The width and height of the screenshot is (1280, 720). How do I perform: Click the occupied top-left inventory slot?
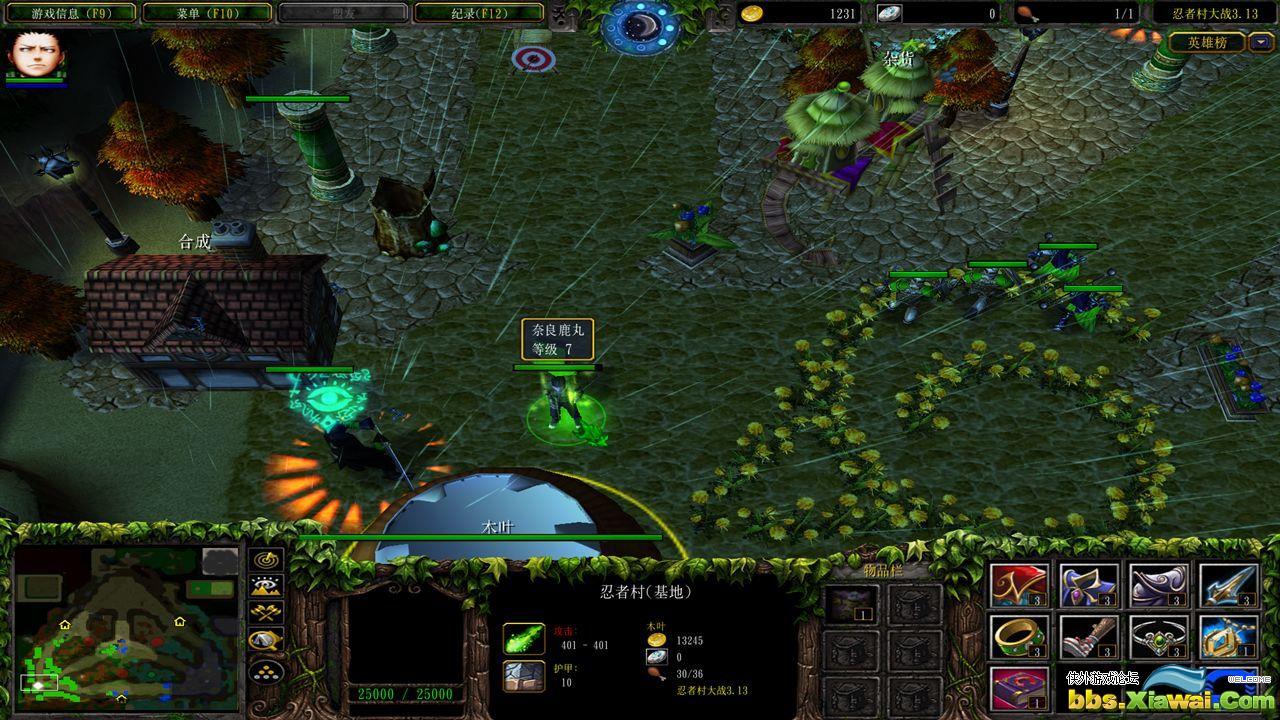point(850,605)
